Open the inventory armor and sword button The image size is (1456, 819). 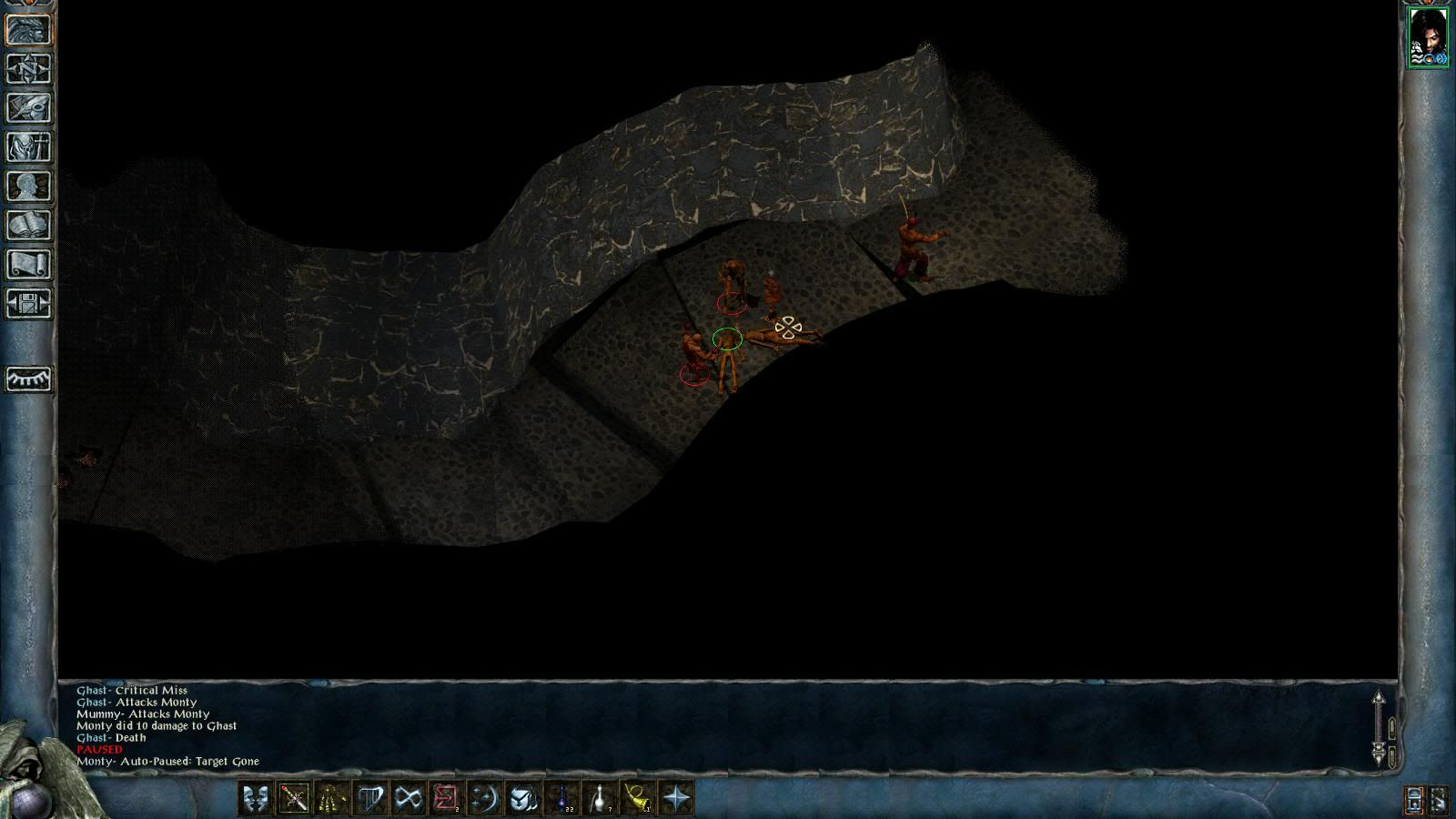click(x=28, y=147)
